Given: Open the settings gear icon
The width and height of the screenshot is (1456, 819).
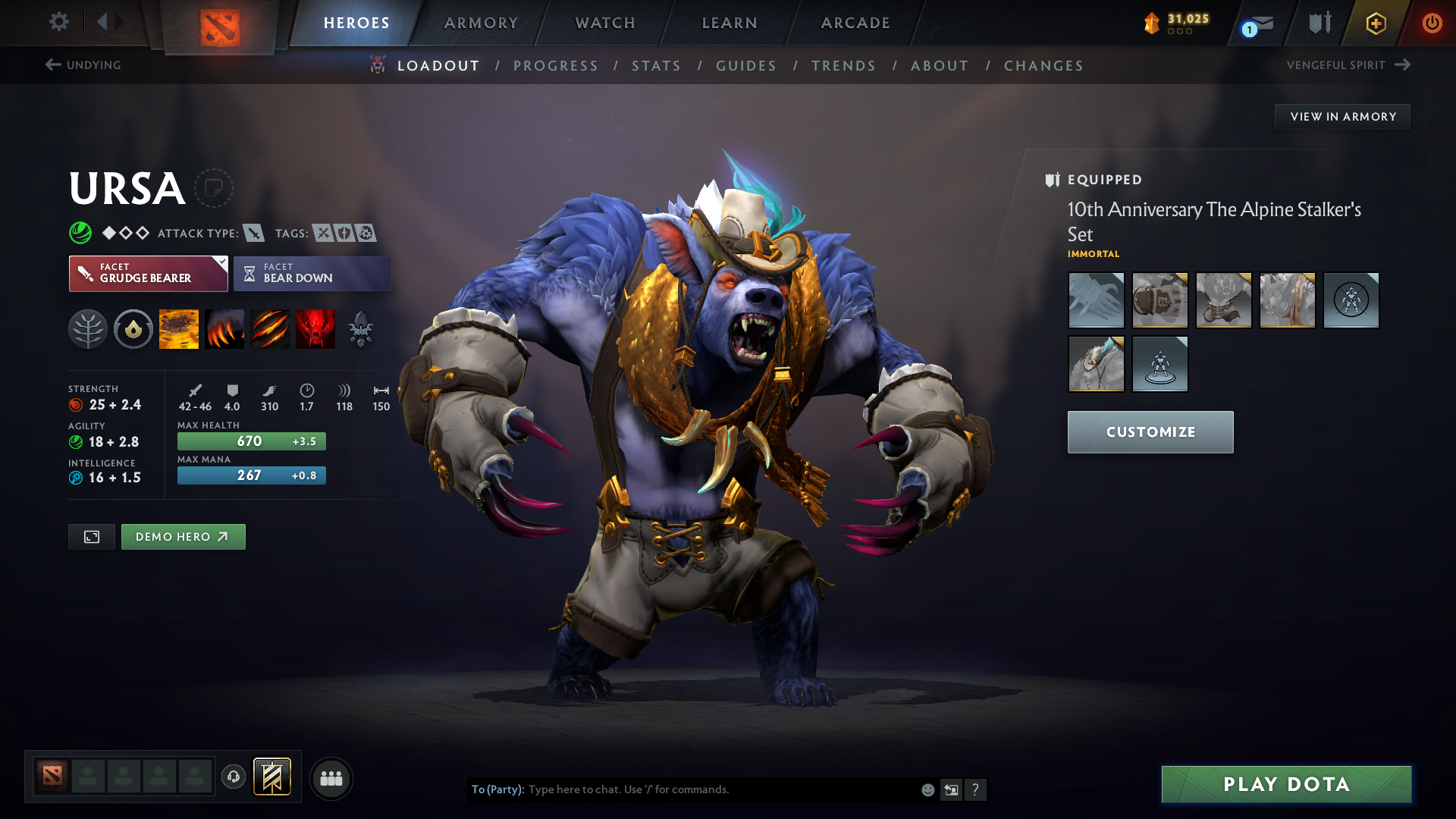Looking at the screenshot, I should click(x=59, y=23).
